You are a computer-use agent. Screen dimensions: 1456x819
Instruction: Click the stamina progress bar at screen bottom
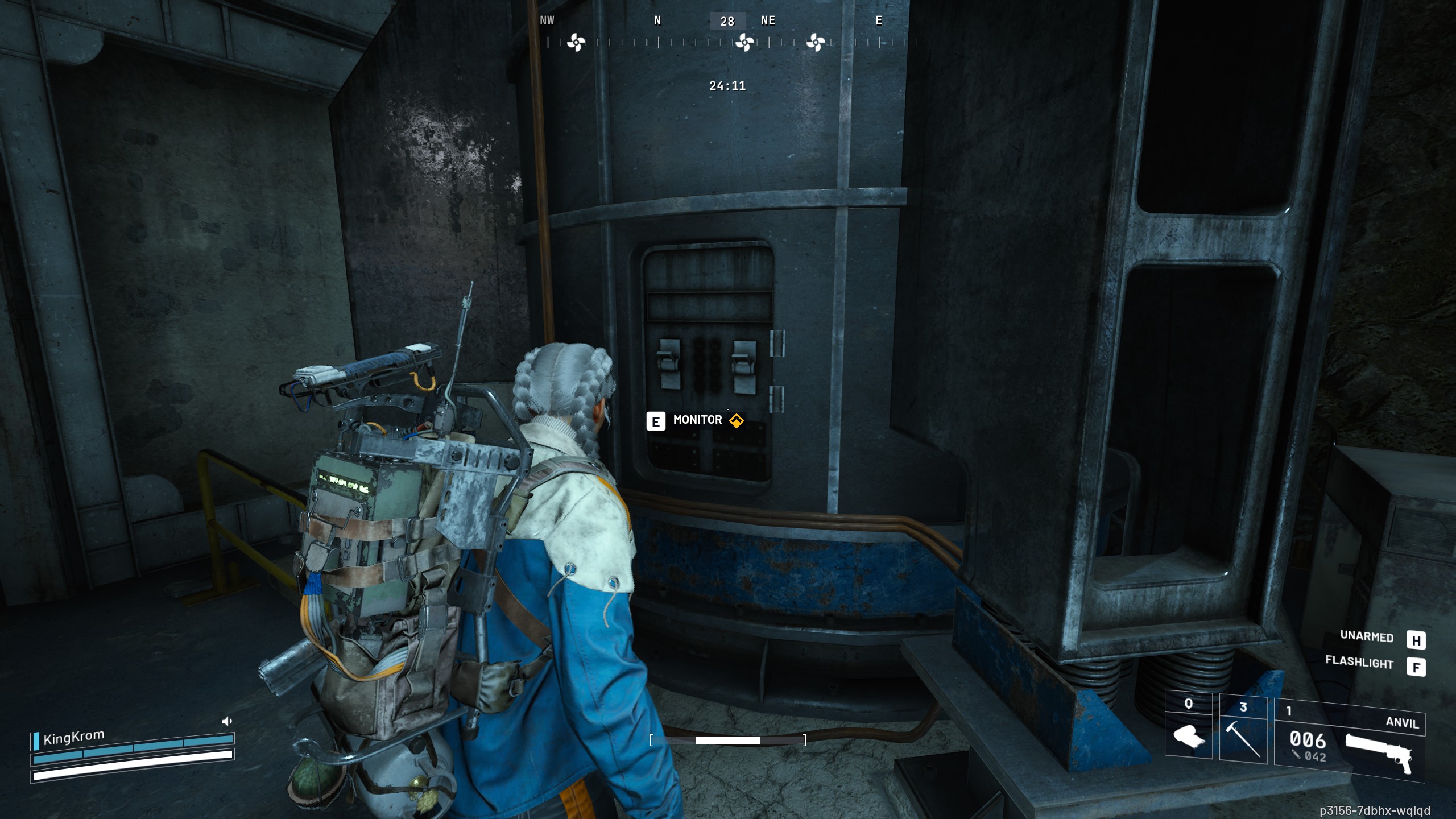click(728, 742)
